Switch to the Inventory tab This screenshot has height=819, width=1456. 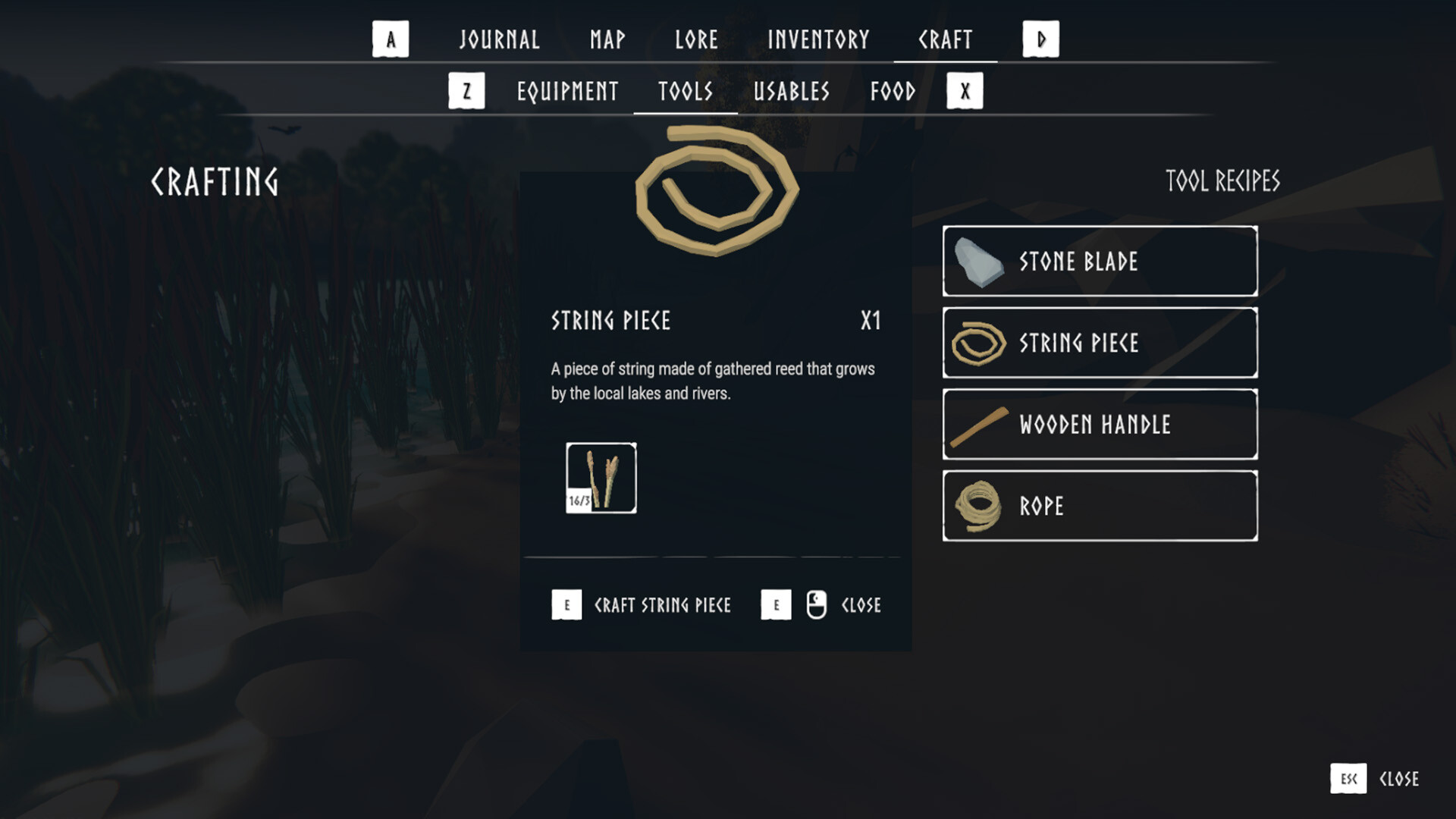click(x=818, y=39)
